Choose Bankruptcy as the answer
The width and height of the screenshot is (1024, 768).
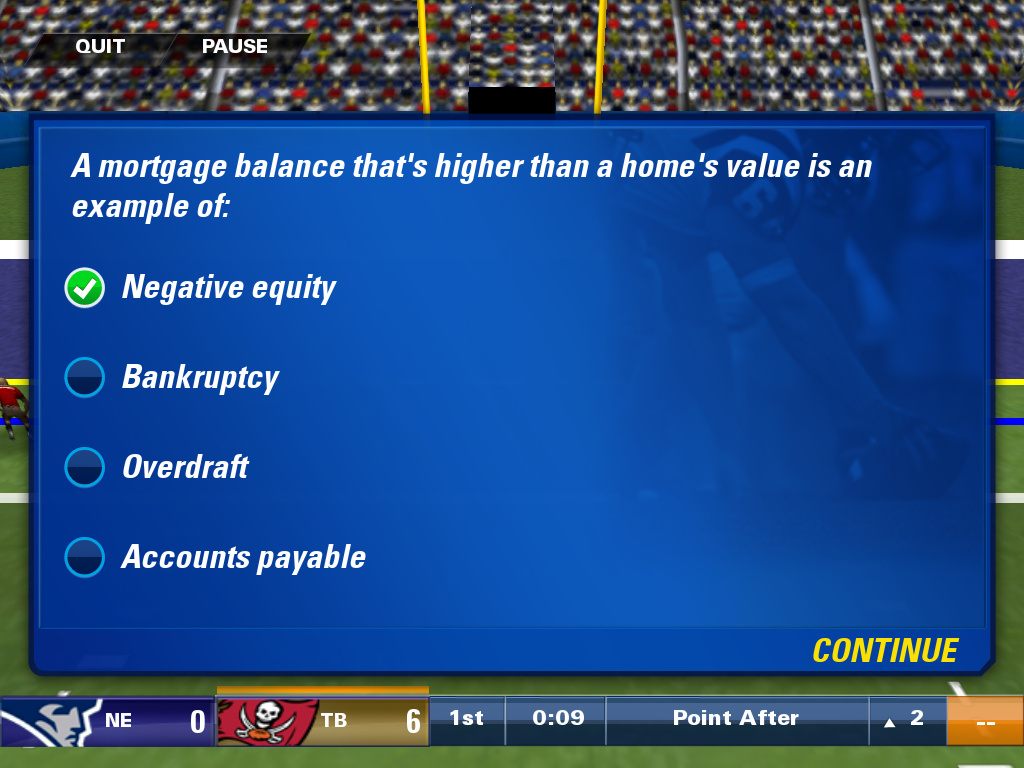(85, 378)
